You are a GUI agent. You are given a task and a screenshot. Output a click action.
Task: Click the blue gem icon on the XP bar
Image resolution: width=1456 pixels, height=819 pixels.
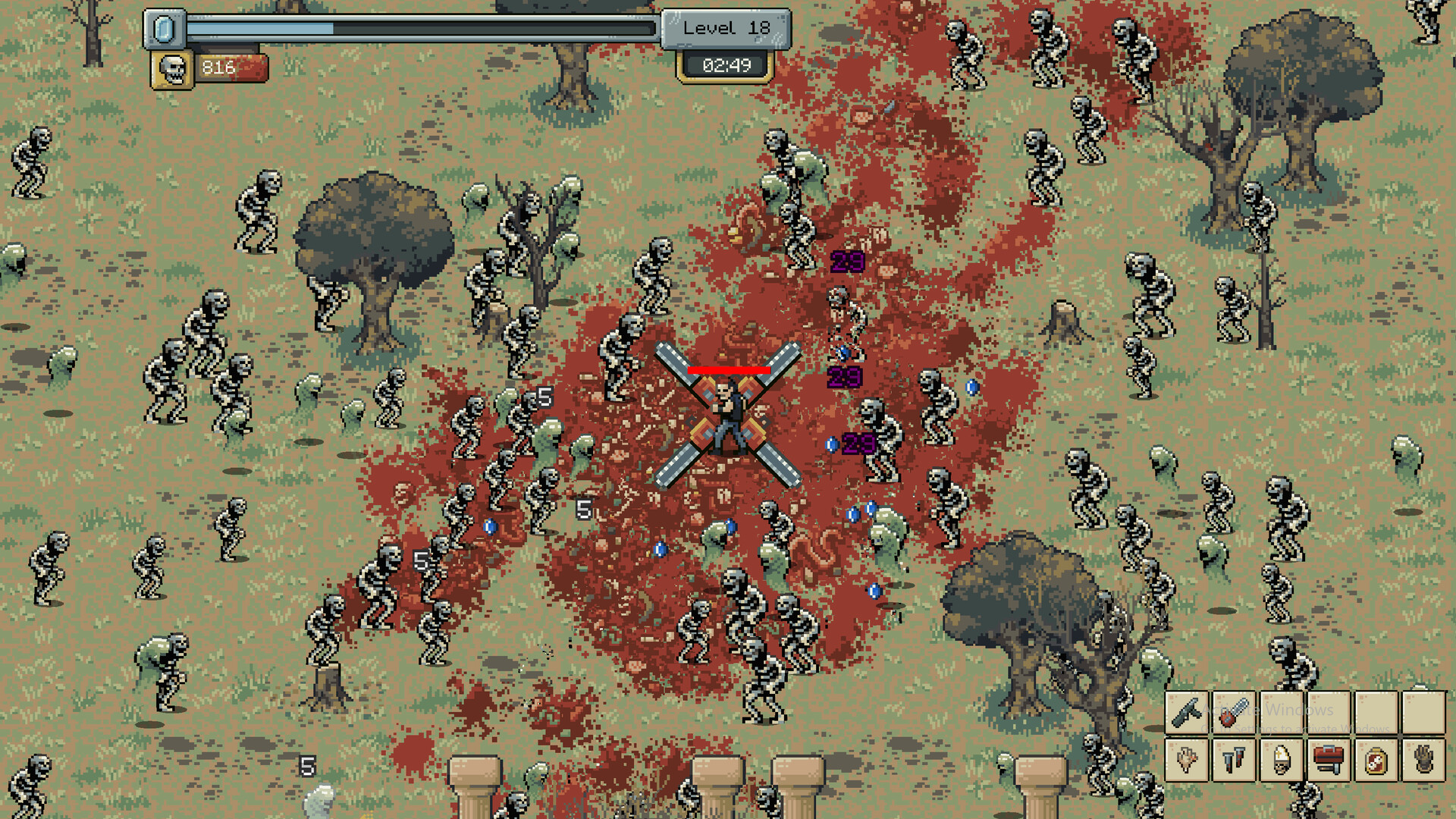coord(165,29)
